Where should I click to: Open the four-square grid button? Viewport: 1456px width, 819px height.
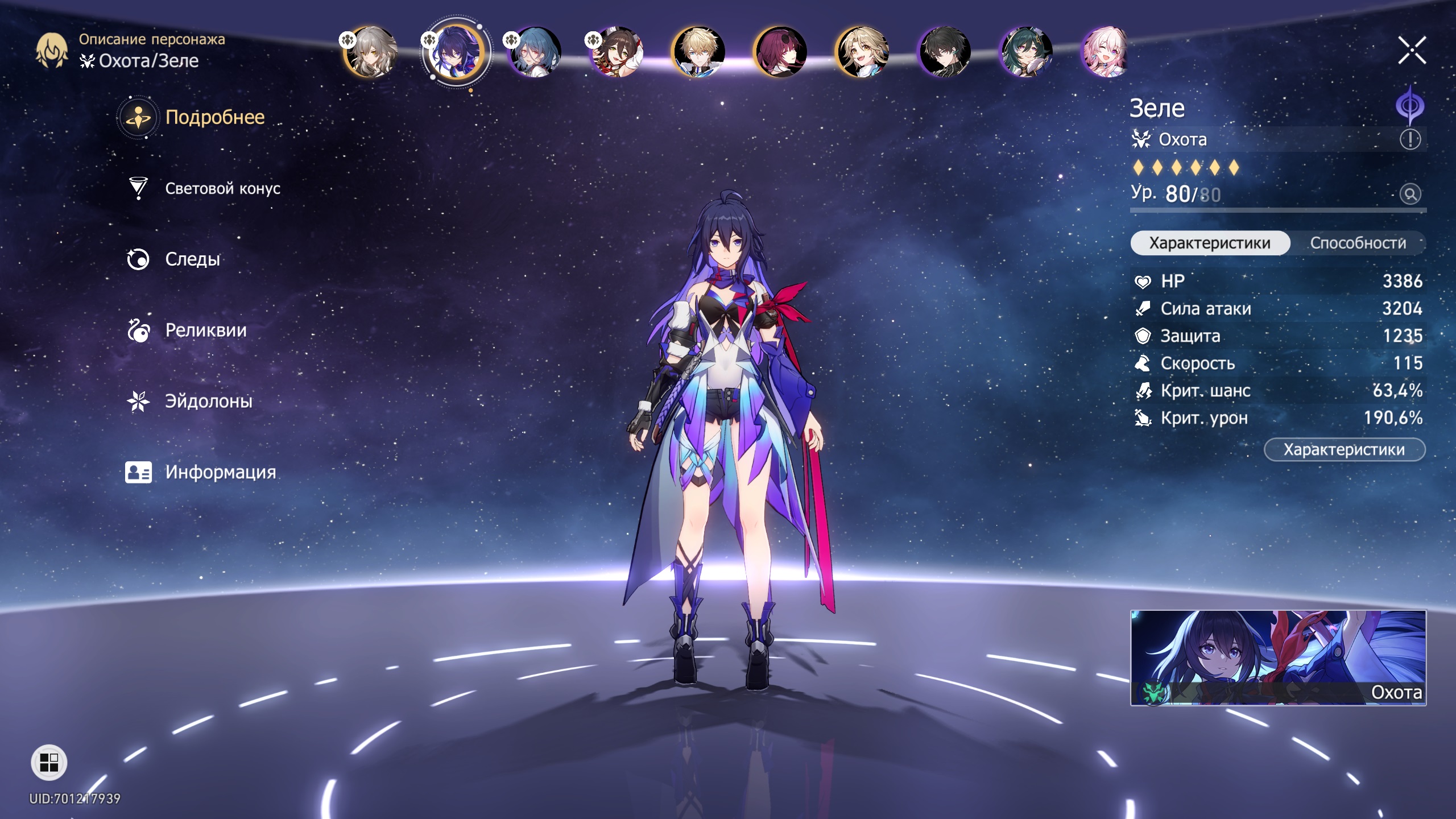[x=49, y=762]
